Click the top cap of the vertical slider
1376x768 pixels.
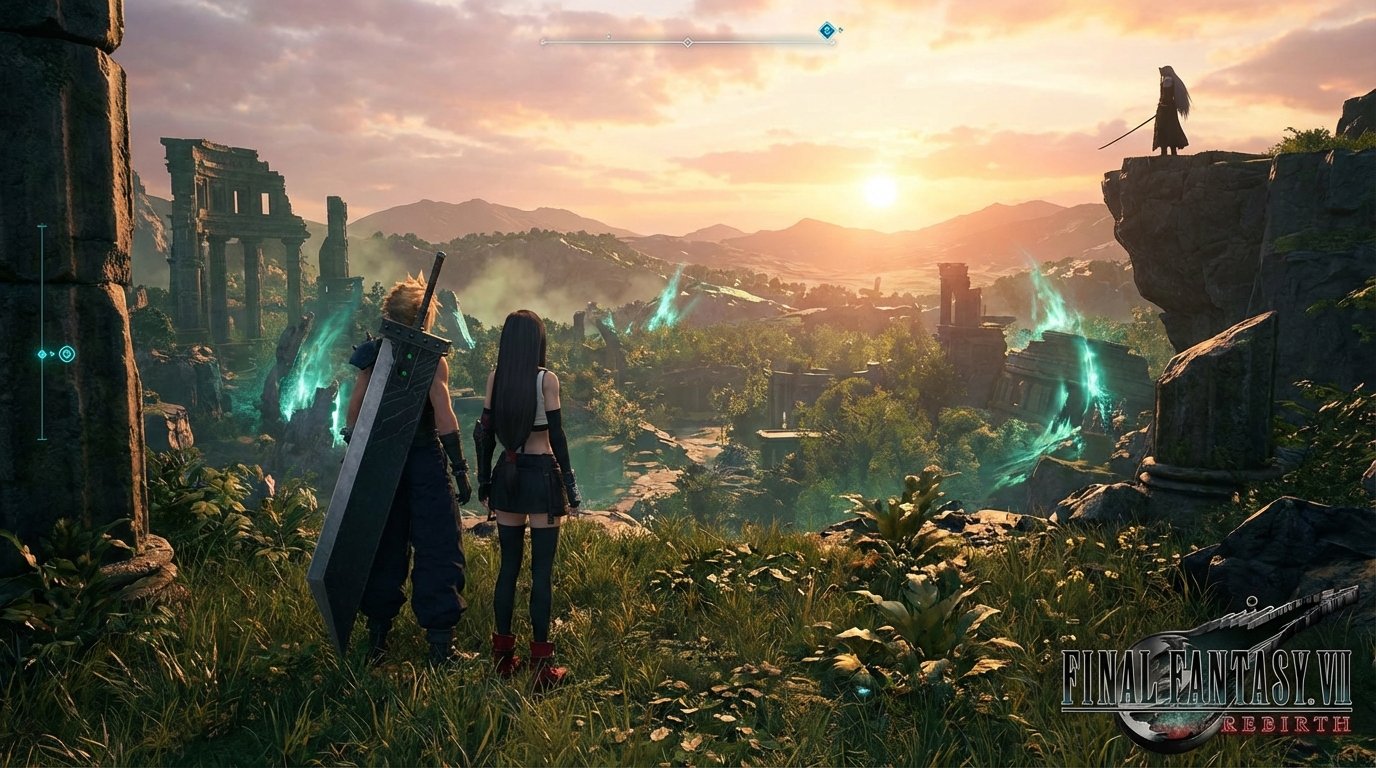point(42,225)
